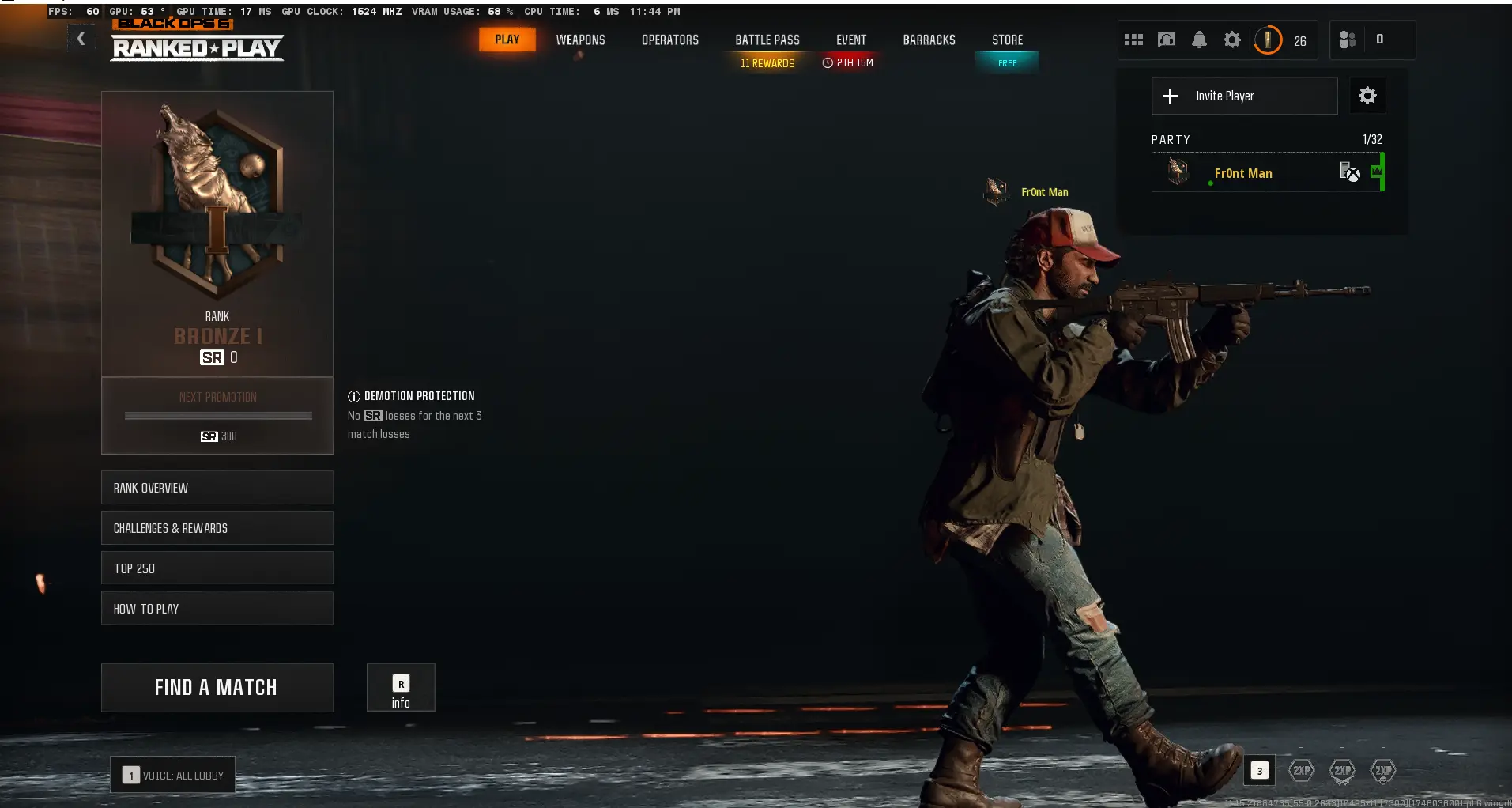Click the Next Promotion SR progress bar
The width and height of the screenshot is (1512, 808).
[x=217, y=416]
